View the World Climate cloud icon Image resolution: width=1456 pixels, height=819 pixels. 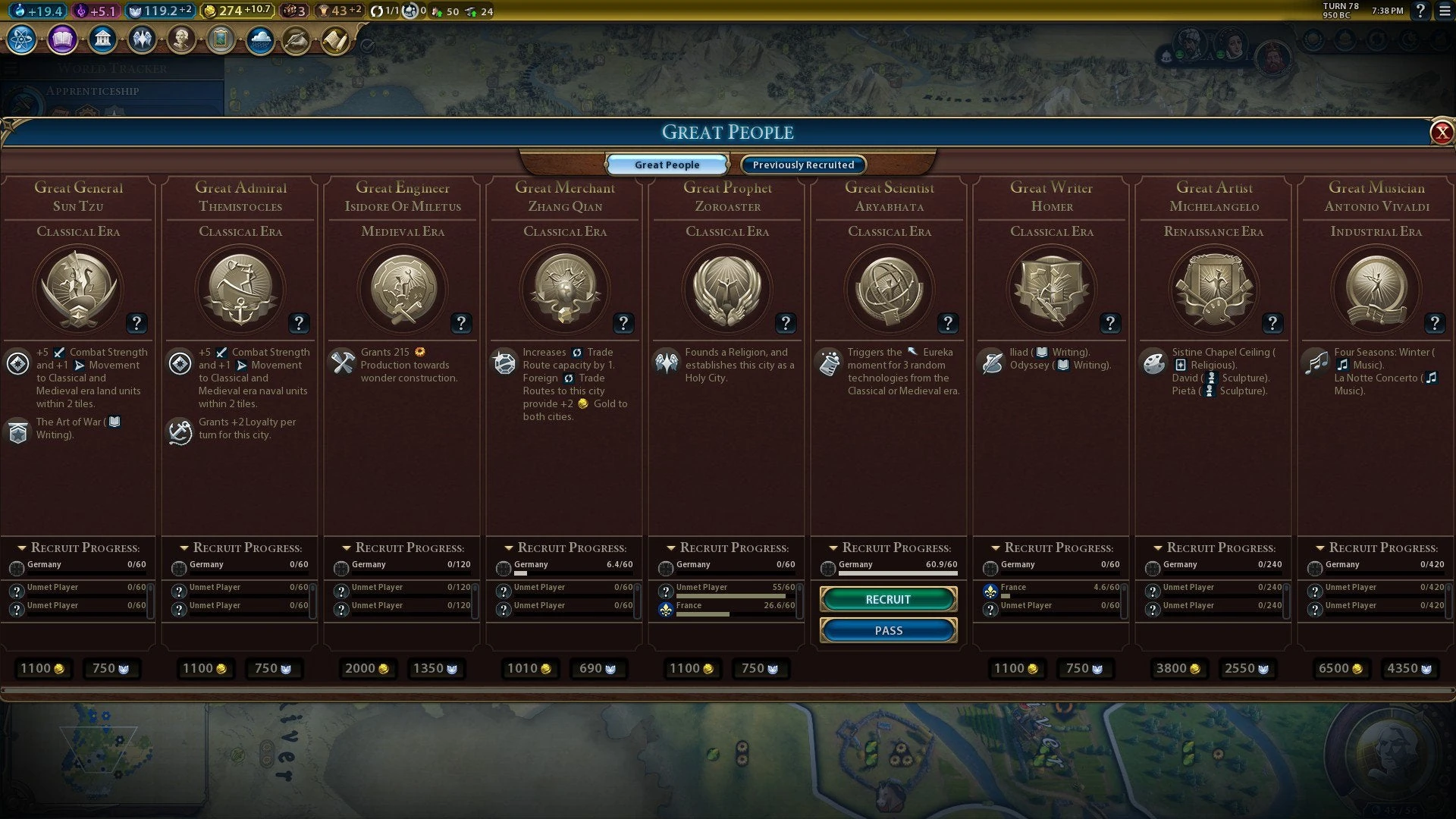[x=259, y=40]
